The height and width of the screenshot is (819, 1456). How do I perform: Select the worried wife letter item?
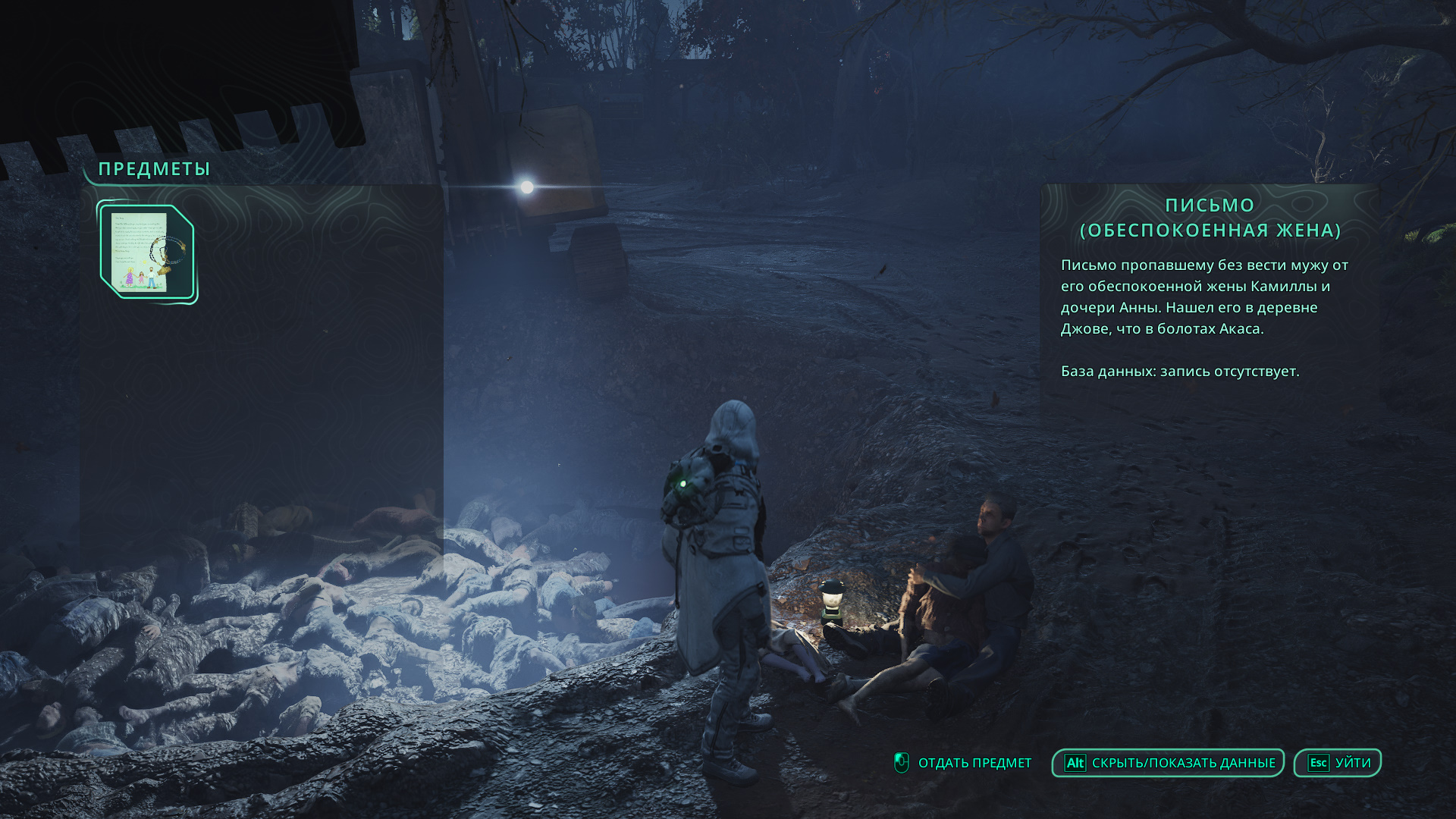tap(147, 253)
